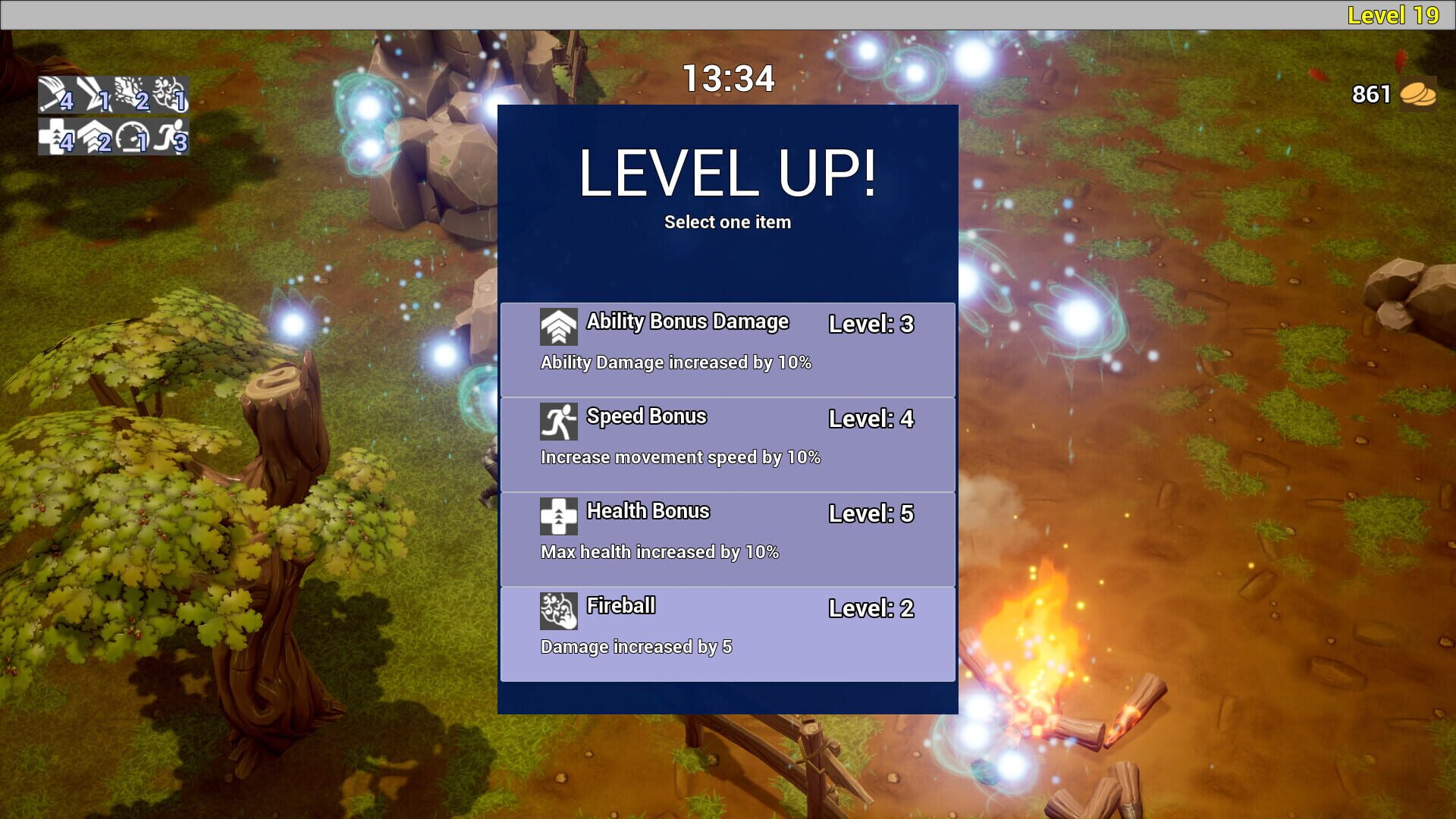Select the Health Bonus Level 5 card
The height and width of the screenshot is (819, 1456).
click(726, 537)
